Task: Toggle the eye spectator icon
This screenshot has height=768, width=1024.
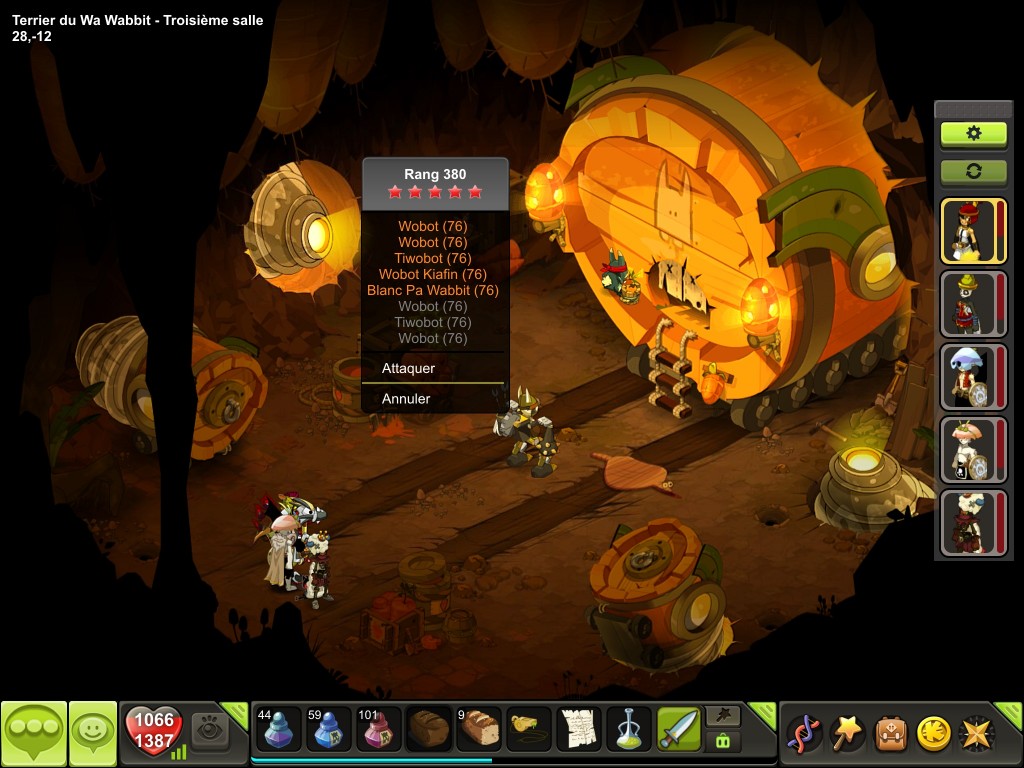Action: coord(210,729)
